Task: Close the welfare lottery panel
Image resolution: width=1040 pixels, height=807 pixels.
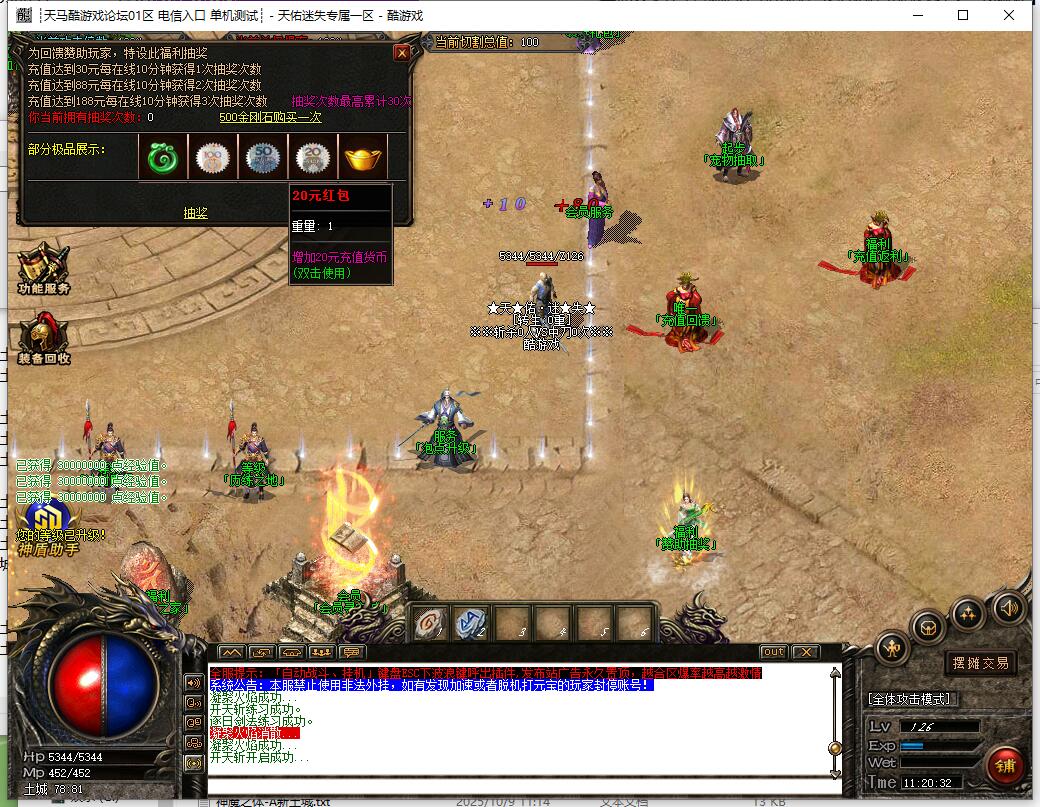Action: point(402,53)
